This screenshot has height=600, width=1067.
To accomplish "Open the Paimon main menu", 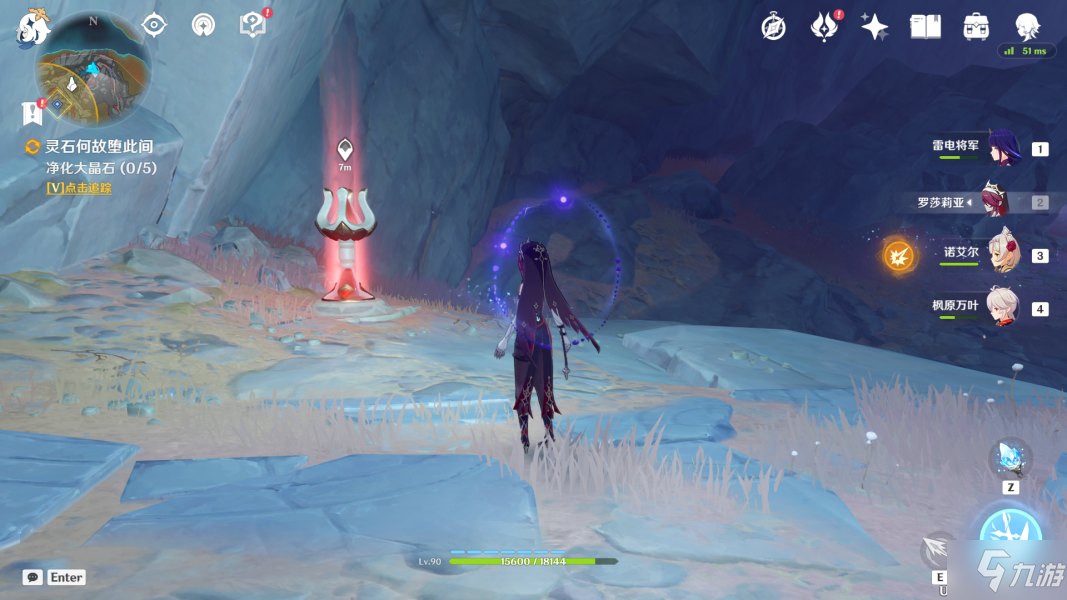I will tap(33, 29).
